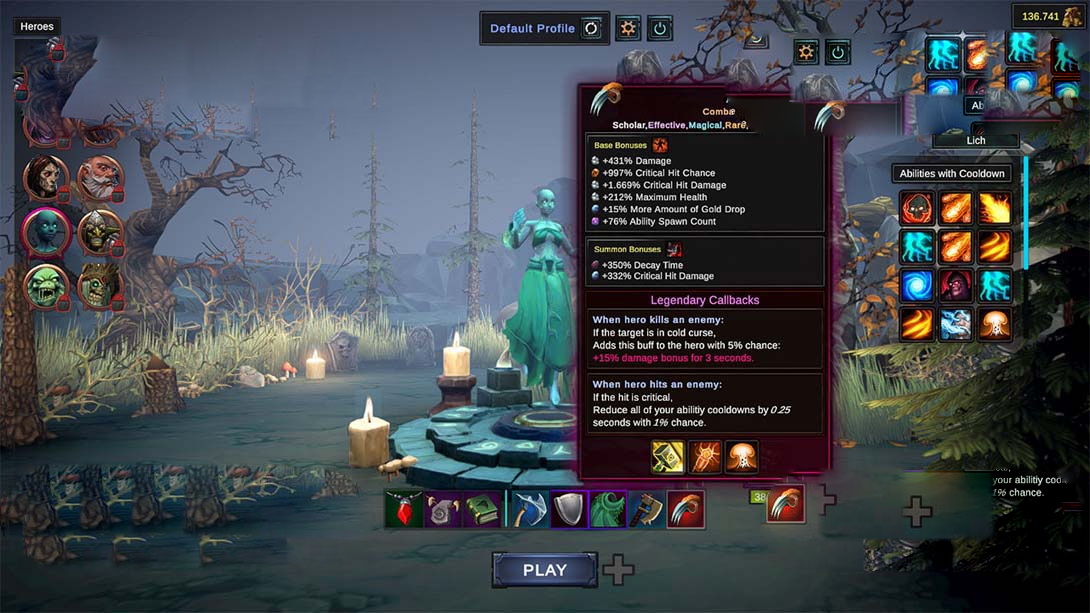Image resolution: width=1090 pixels, height=613 pixels.
Task: Open the Heroes panel label
Action: coord(37,27)
